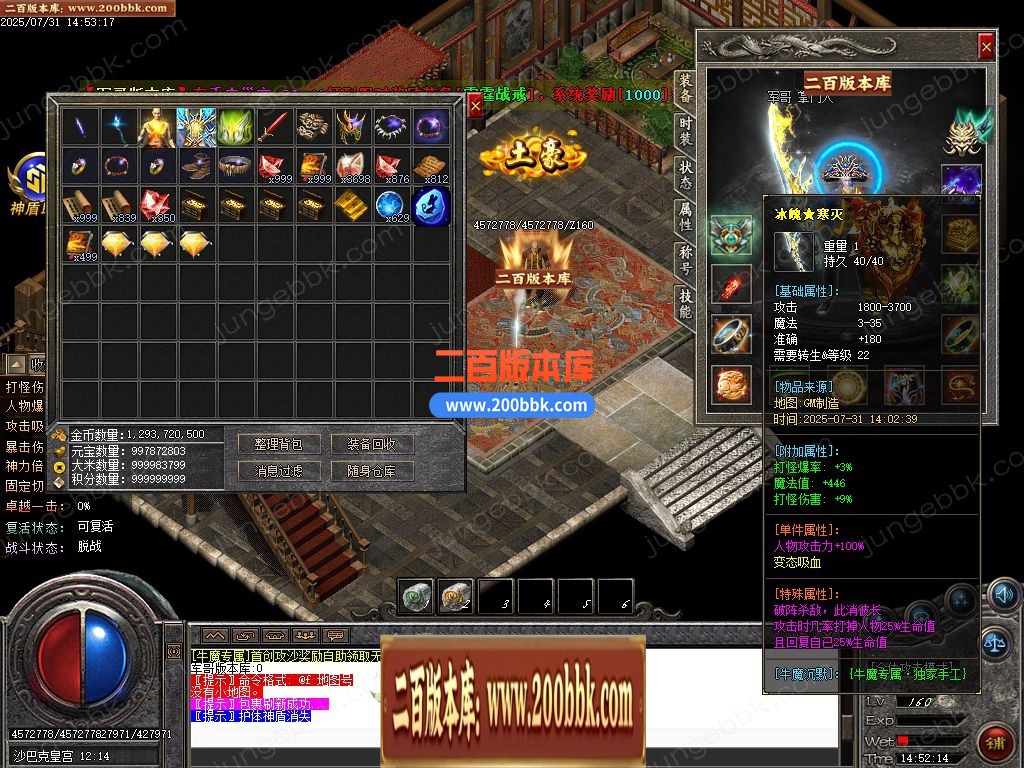Open the 消息过滤 message filter
The width and height of the screenshot is (1024, 768).
coord(277,471)
